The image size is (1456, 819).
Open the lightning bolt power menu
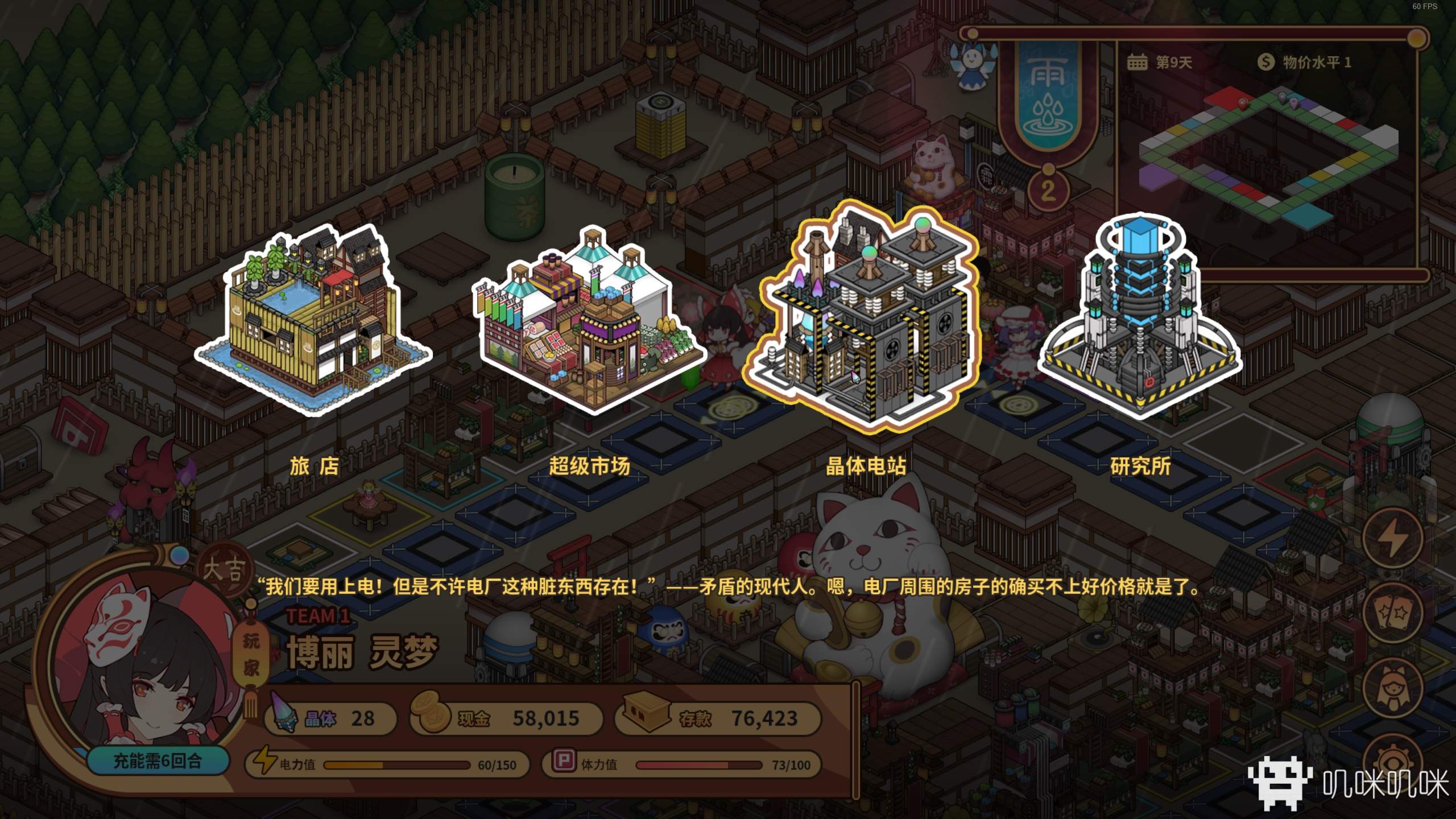coord(1393,537)
